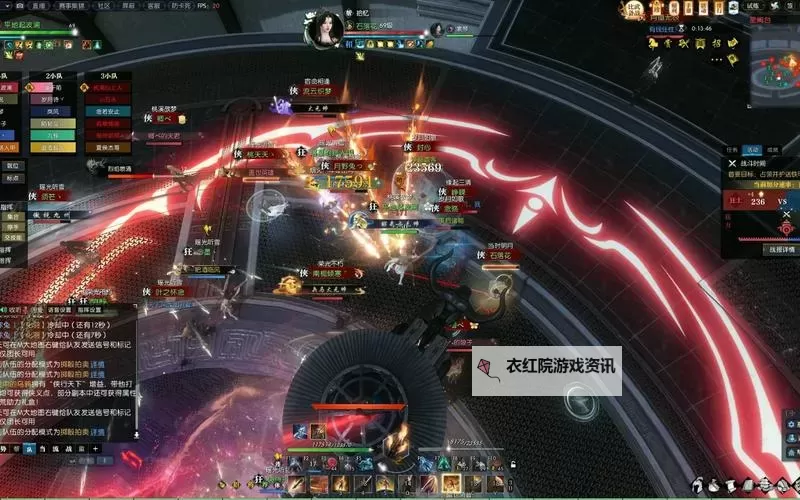Click the 交接项 command button

(x=12, y=238)
